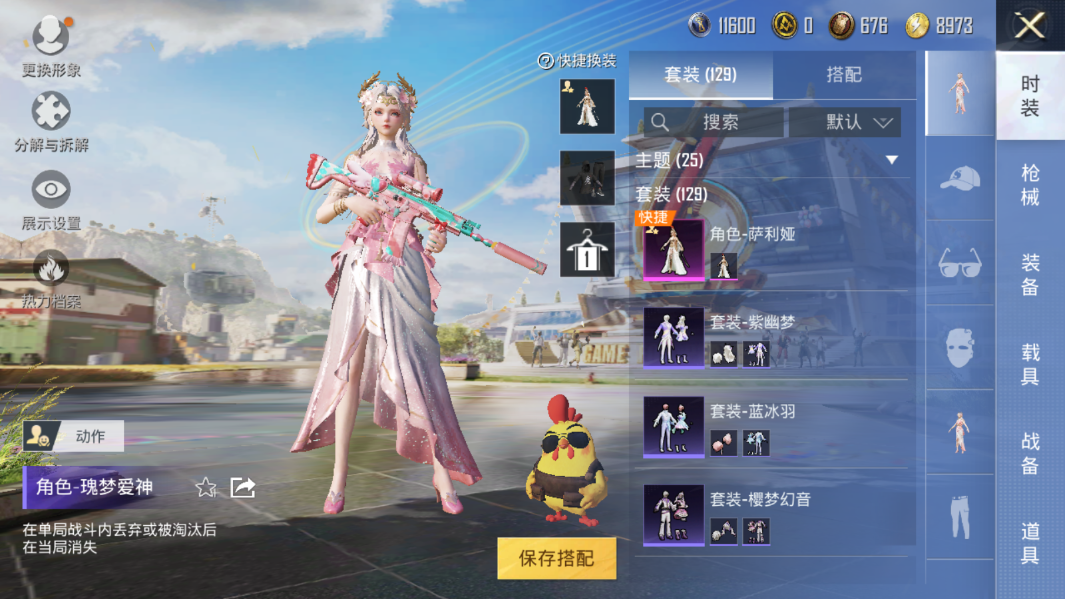Click the 搜索 search field
Image resolution: width=1065 pixels, height=599 pixels.
(x=714, y=122)
